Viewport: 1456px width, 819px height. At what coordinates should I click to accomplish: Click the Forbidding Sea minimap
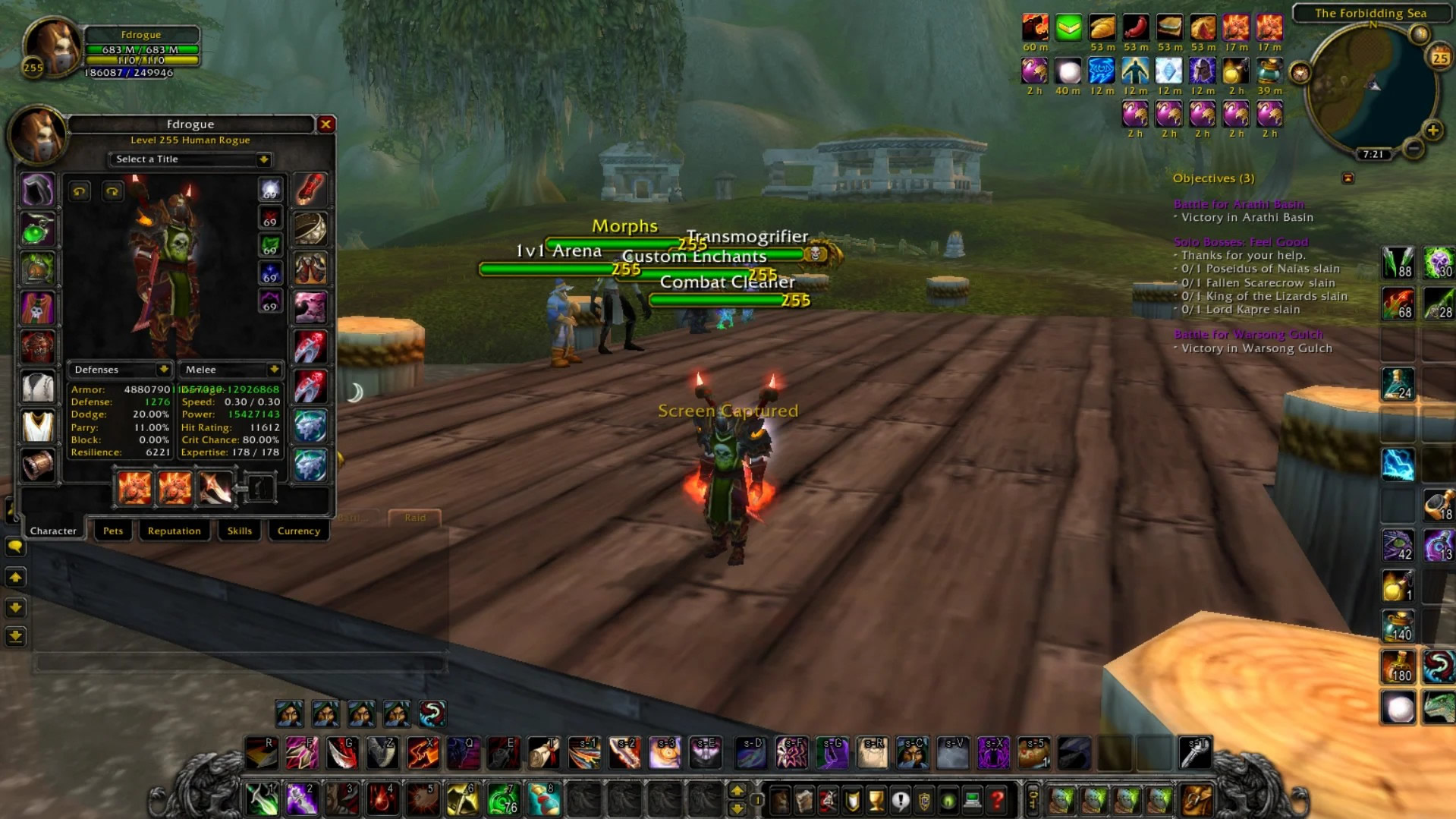pyautogui.click(x=1370, y=87)
